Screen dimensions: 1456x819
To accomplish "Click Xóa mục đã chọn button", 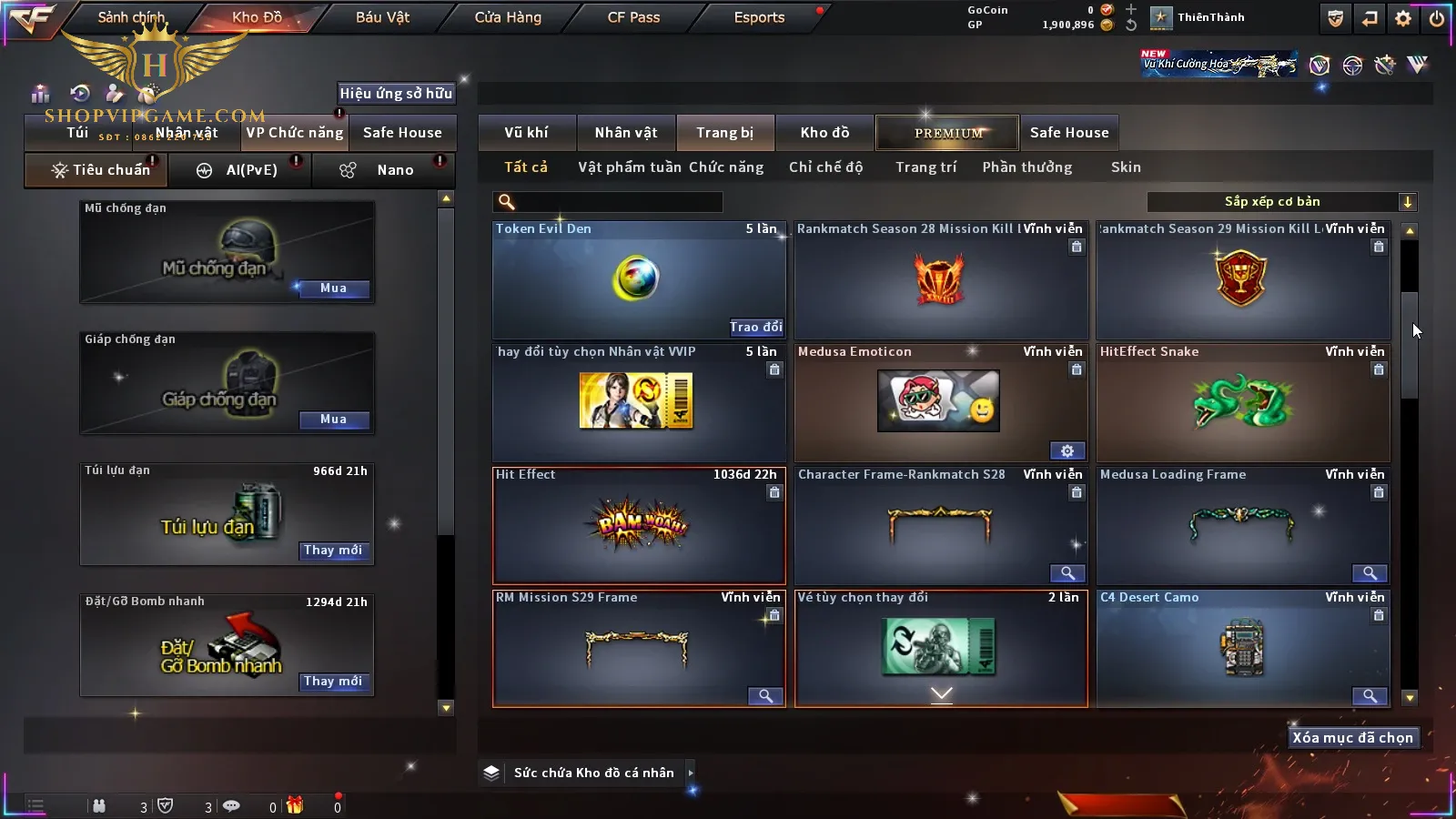I will [1352, 738].
